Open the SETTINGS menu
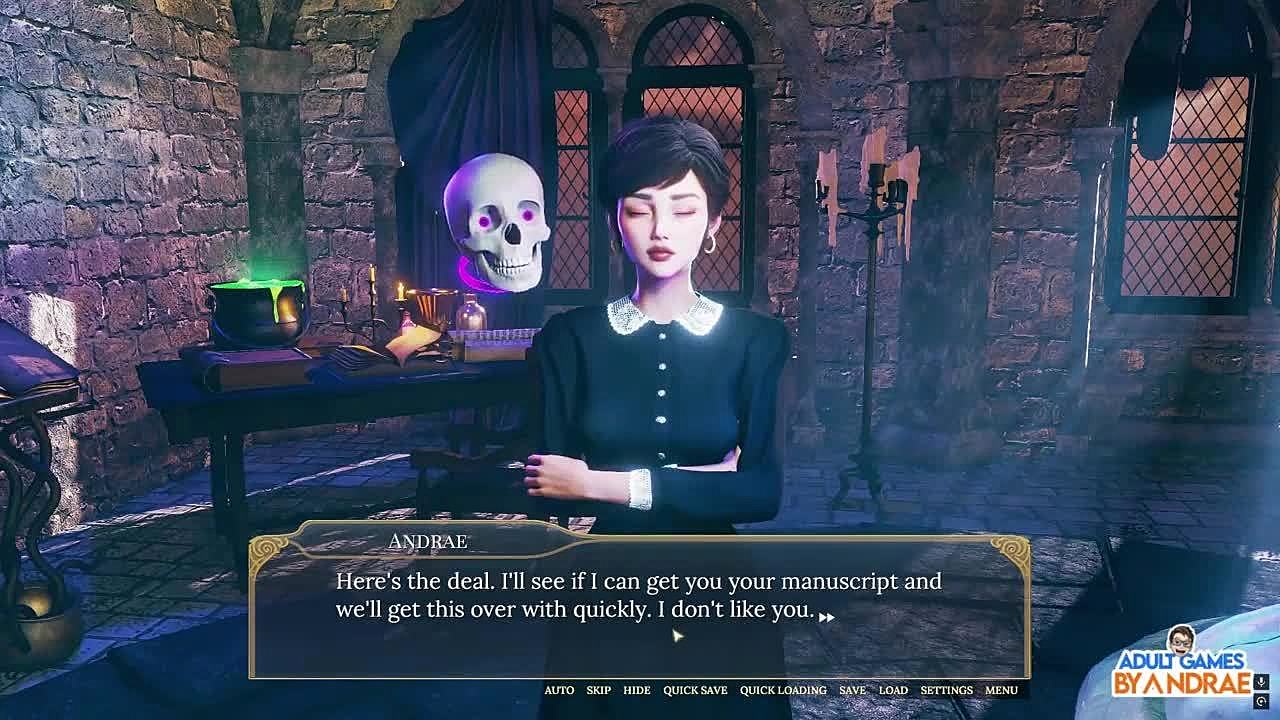 click(x=946, y=690)
